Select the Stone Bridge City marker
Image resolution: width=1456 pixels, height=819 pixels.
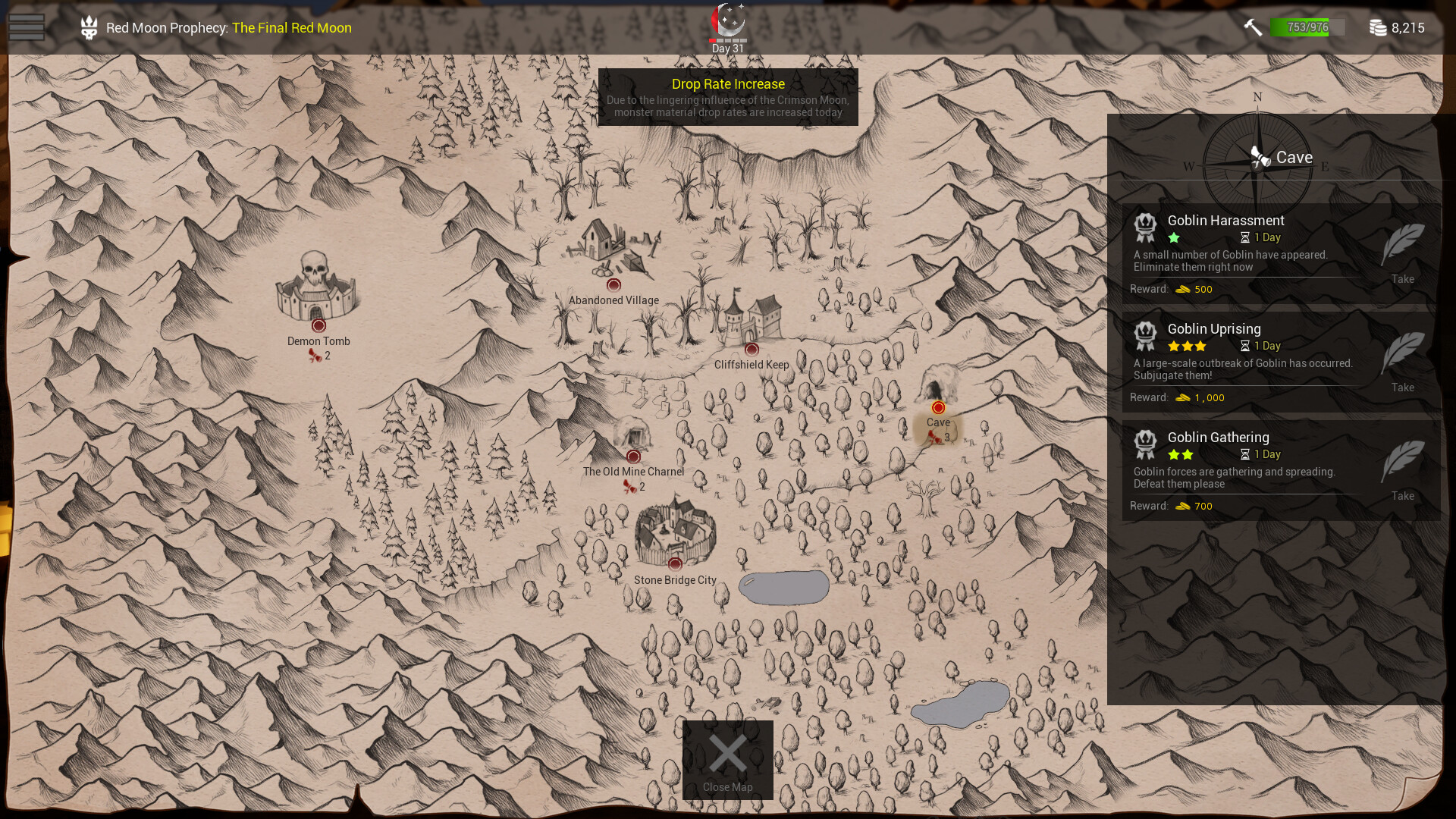click(x=675, y=564)
